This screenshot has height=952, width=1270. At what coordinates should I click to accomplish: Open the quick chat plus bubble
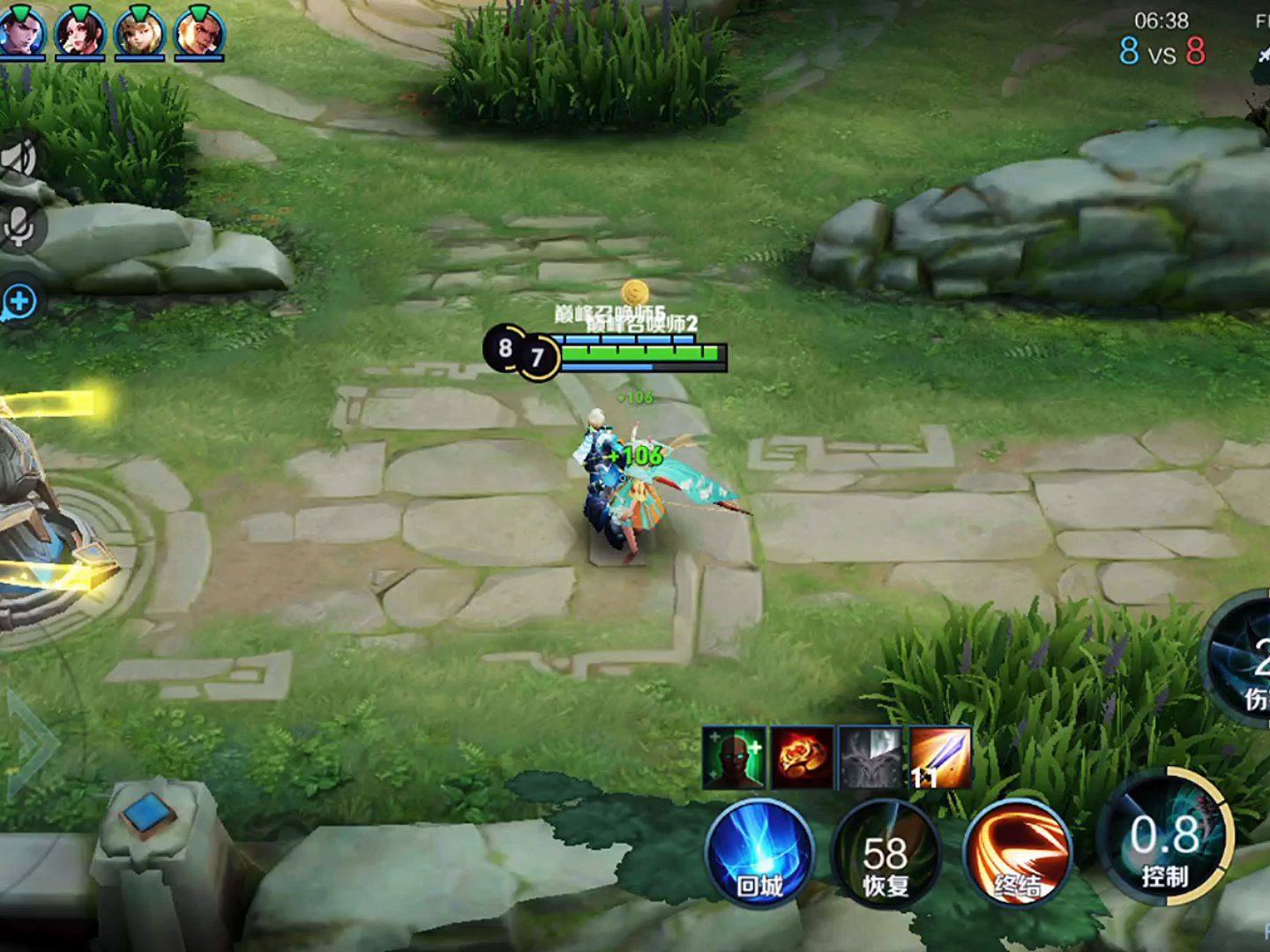(18, 302)
